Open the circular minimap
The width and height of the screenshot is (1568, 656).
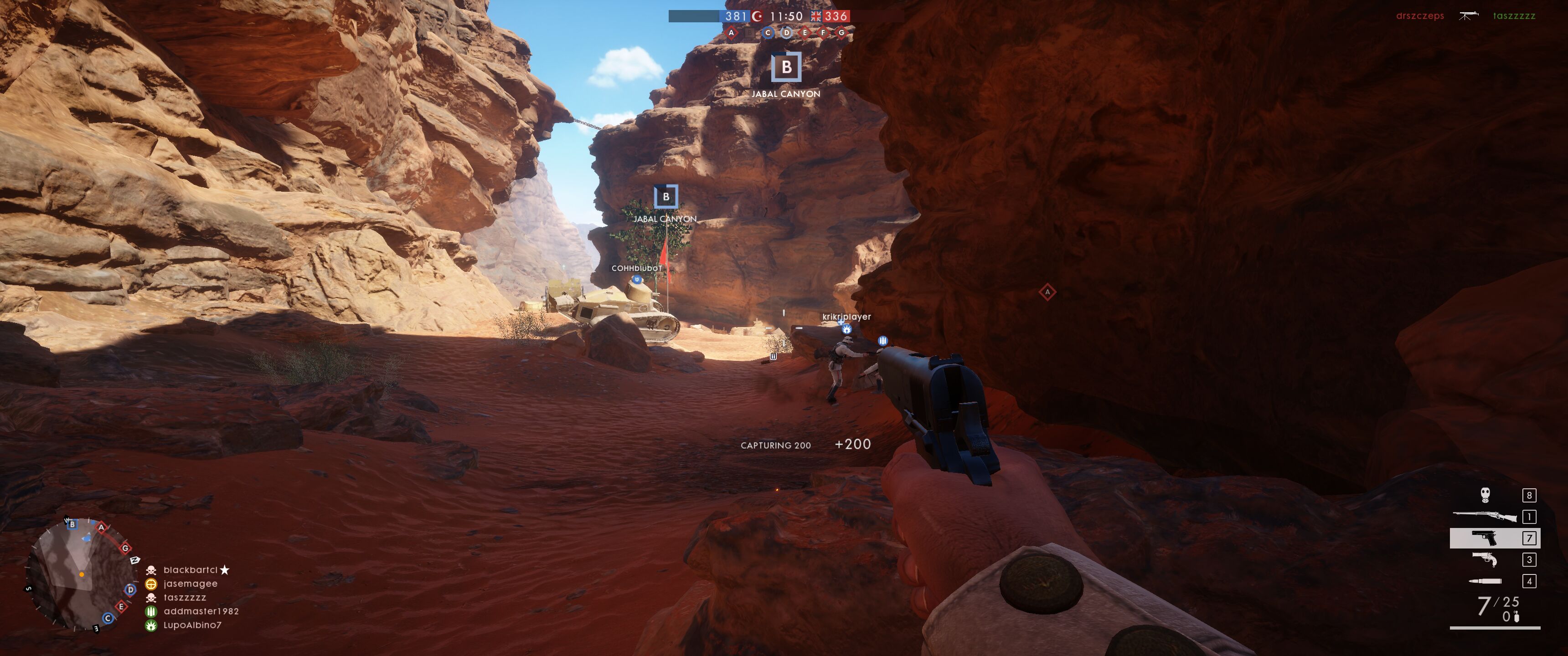[80, 574]
